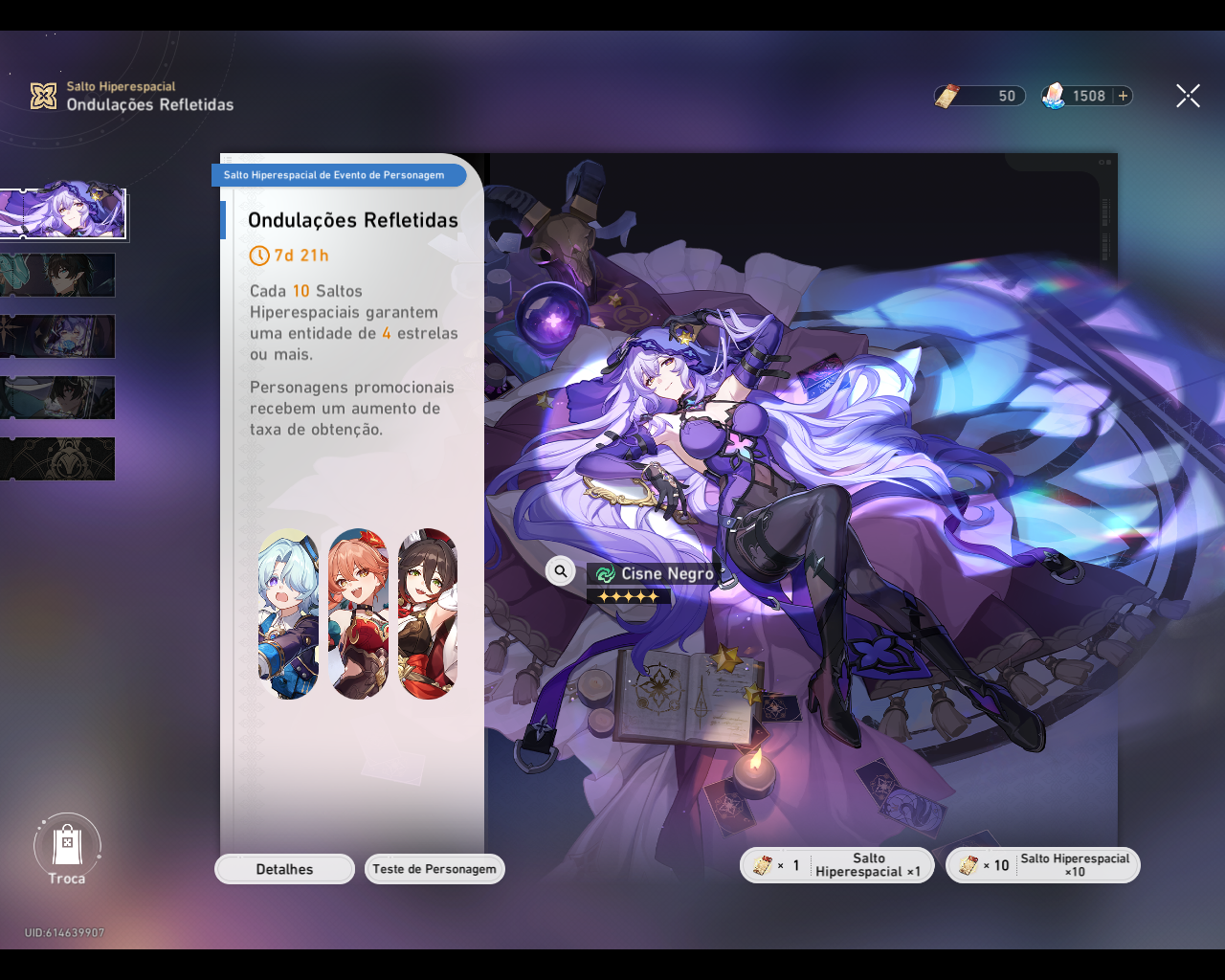Click the special pass ticket currency icon
1225x980 pixels.
(x=947, y=95)
